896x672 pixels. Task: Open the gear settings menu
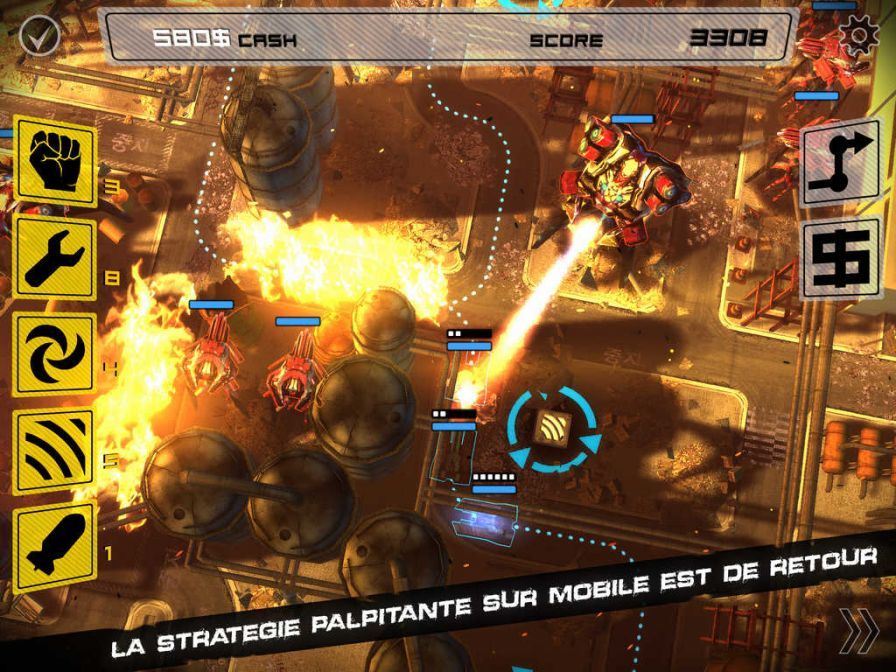tap(858, 36)
